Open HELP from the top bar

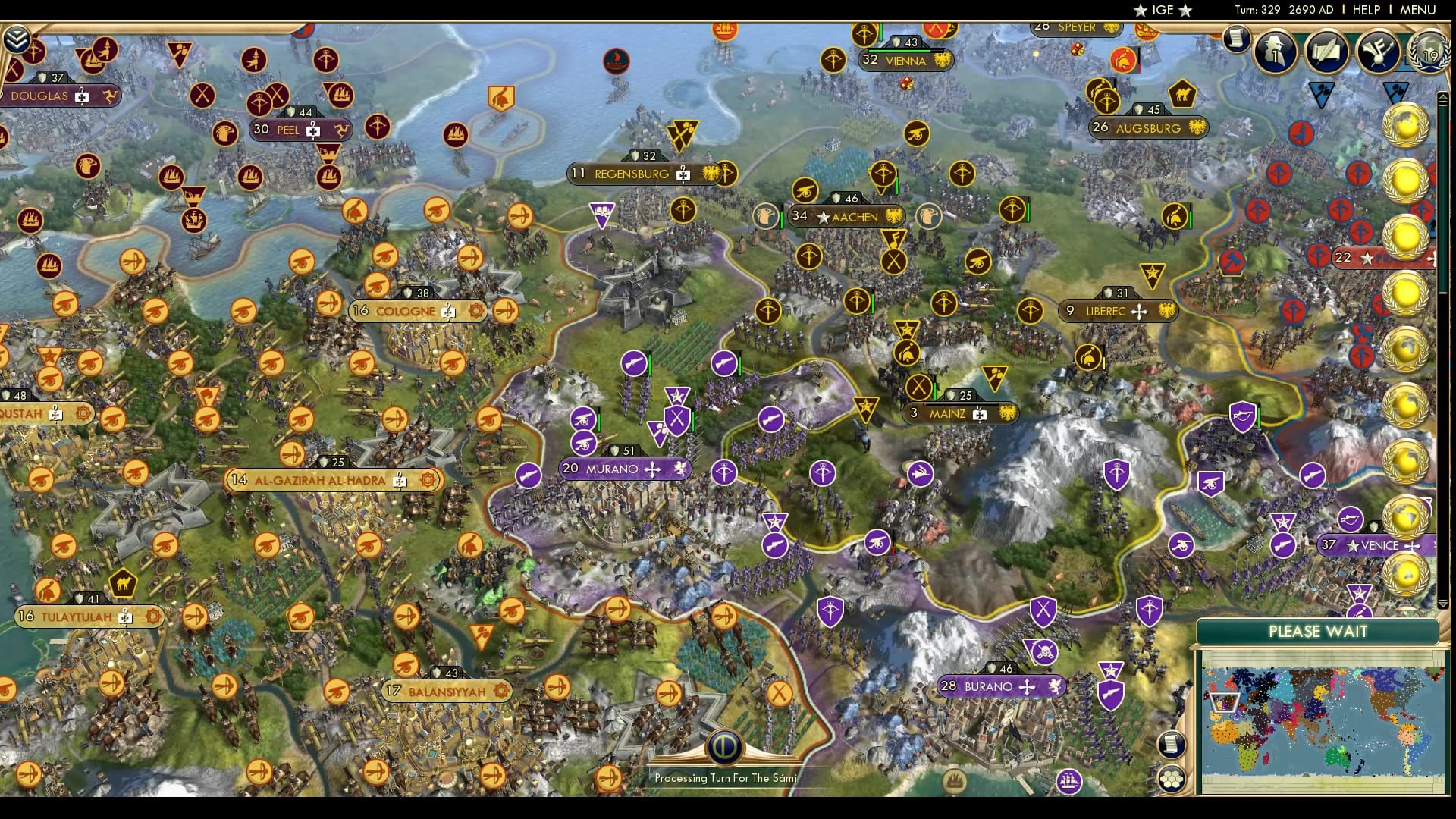click(1365, 10)
